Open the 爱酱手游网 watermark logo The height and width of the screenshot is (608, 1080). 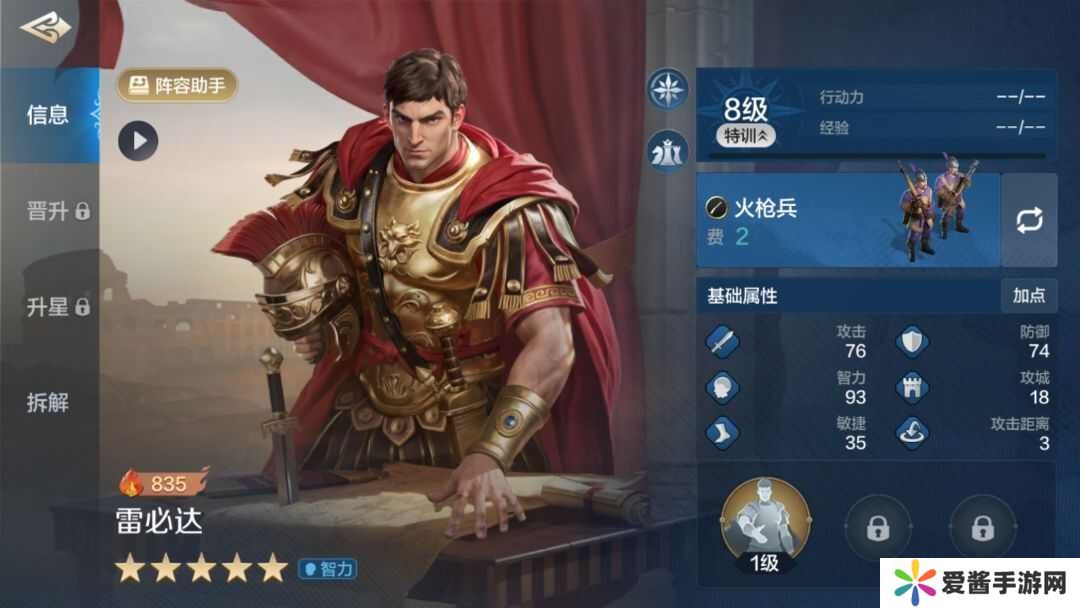pyautogui.click(x=979, y=580)
